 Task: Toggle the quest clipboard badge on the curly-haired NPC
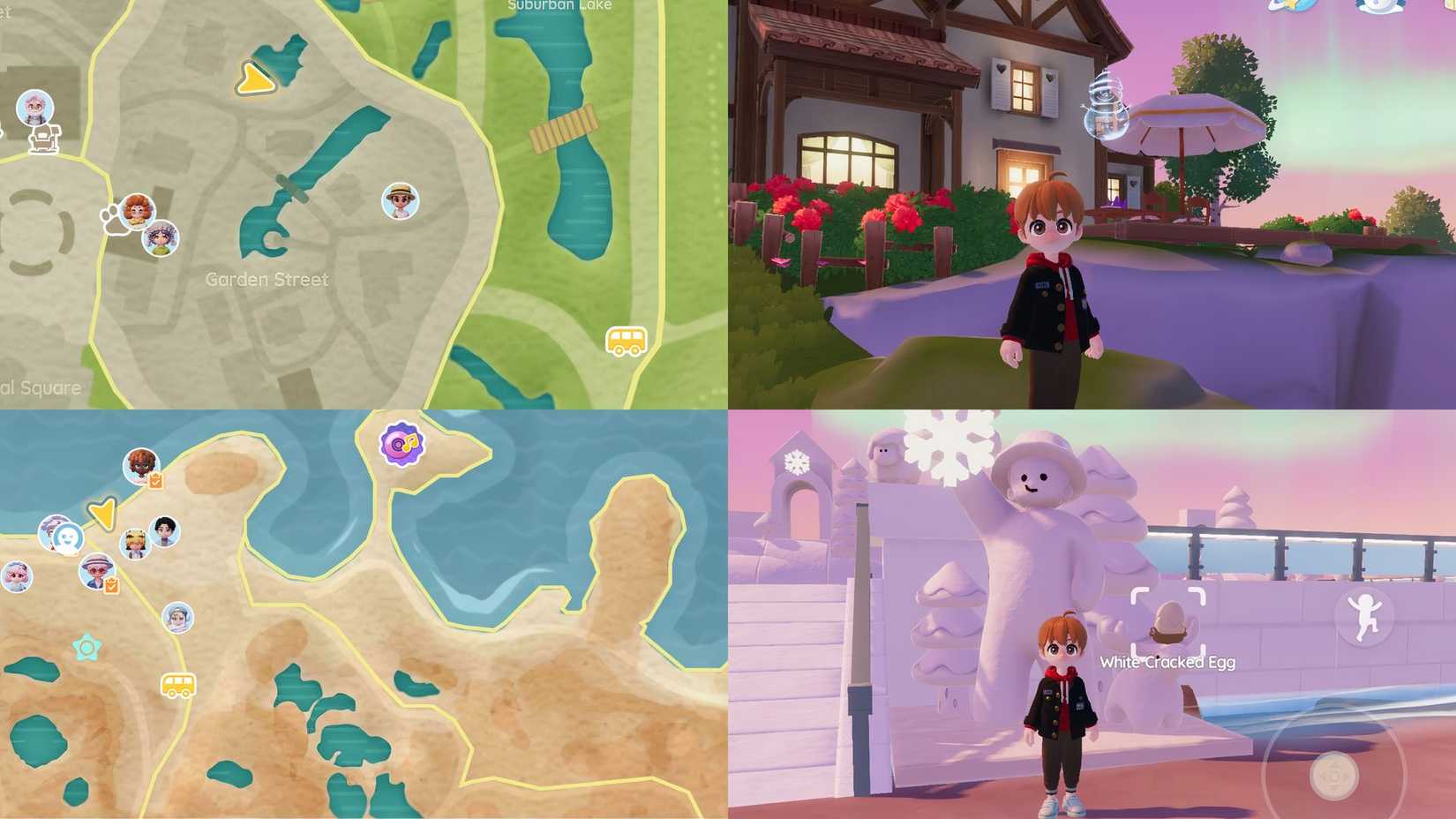click(155, 480)
